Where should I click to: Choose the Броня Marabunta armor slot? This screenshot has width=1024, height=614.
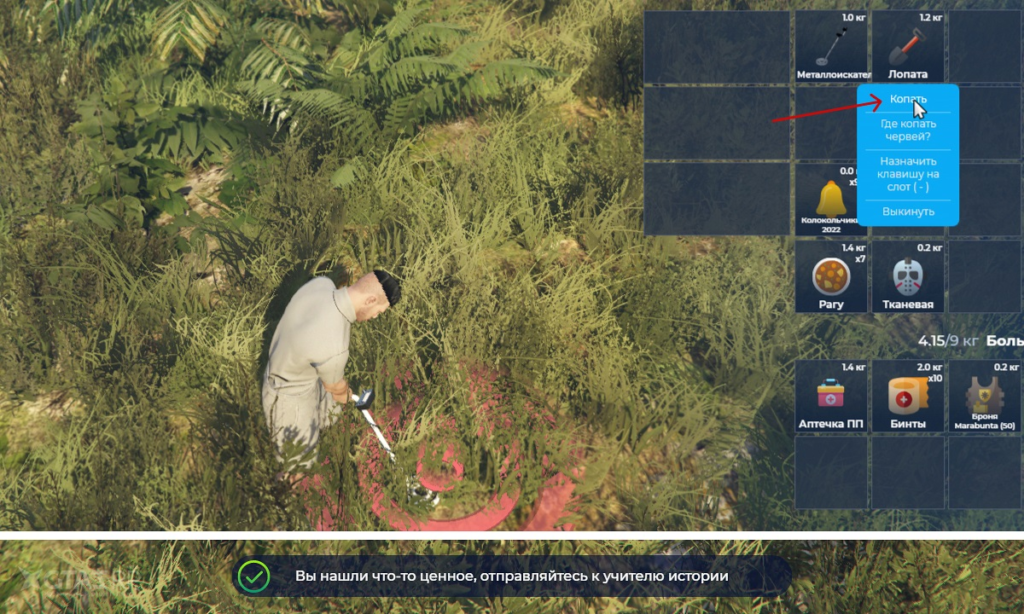click(x=984, y=396)
